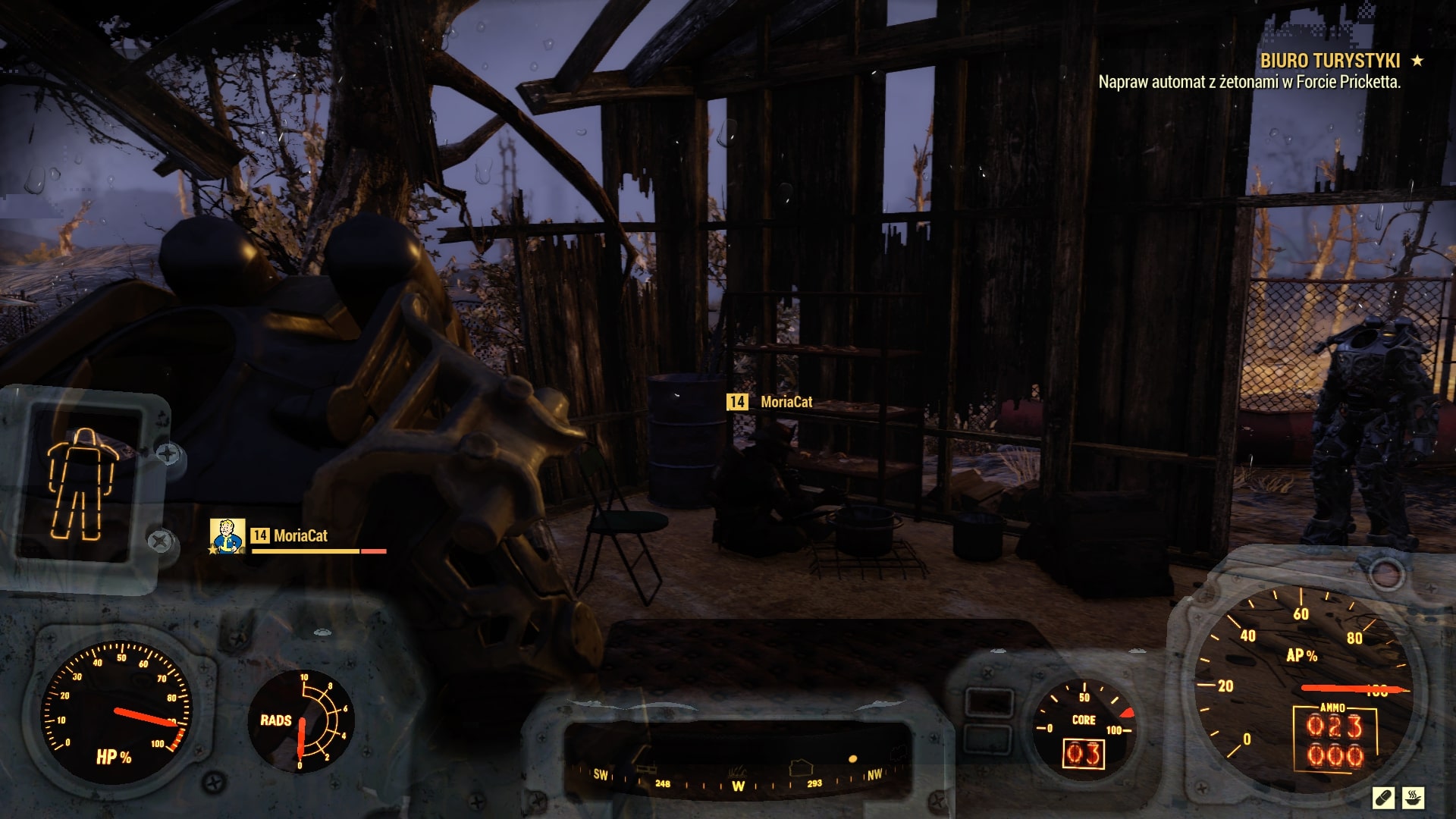The height and width of the screenshot is (819, 1456).
Task: Click the yellow marker dot on the compass
Action: click(x=853, y=759)
